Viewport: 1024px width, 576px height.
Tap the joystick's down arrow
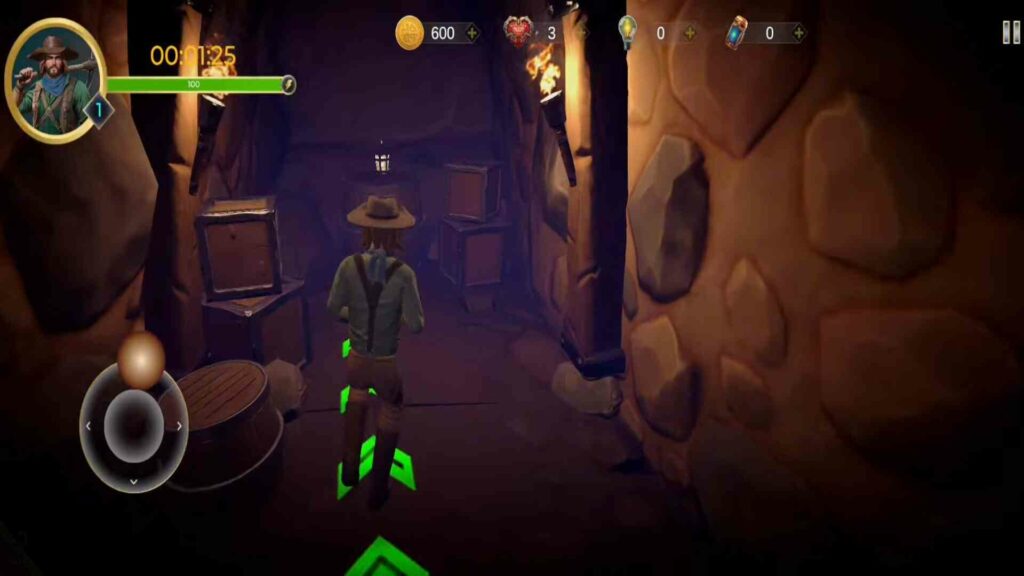click(134, 481)
